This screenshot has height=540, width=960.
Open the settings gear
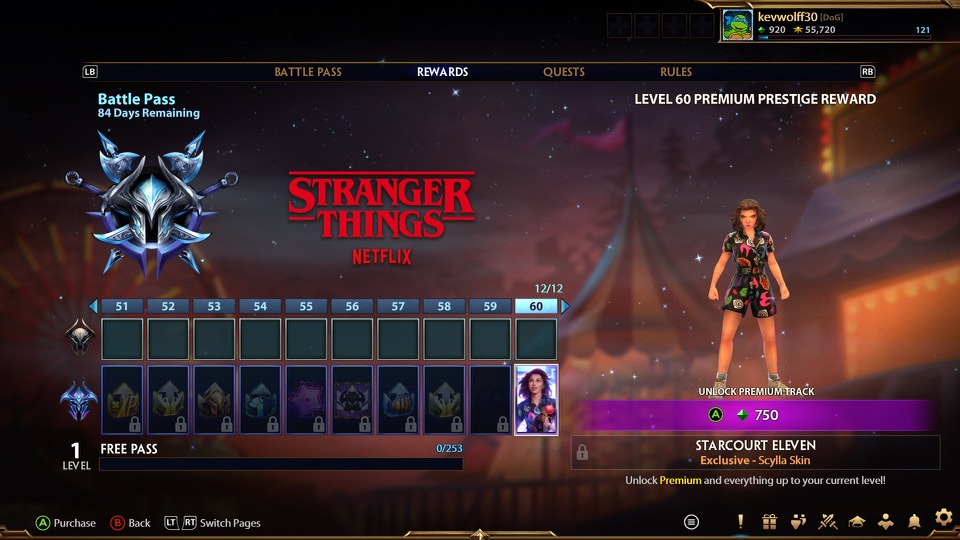pyautogui.click(x=943, y=518)
